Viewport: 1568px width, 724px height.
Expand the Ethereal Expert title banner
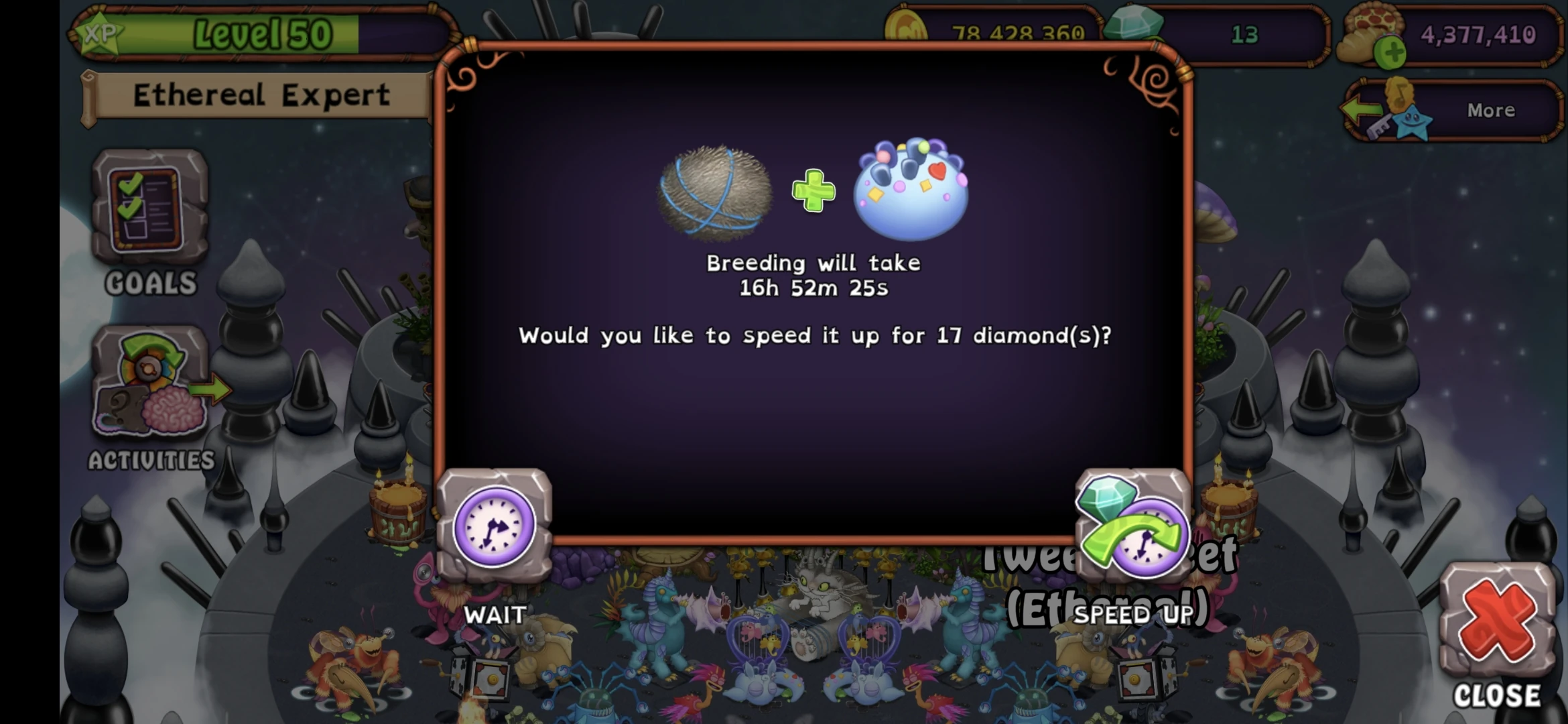click(x=261, y=94)
